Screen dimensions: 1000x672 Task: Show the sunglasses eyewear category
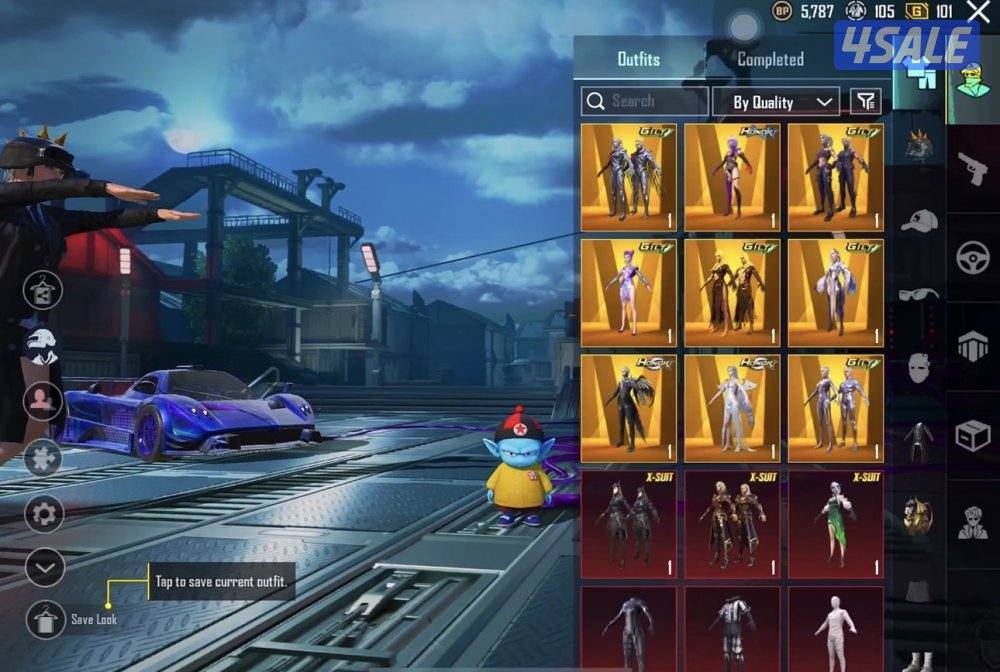tap(918, 294)
